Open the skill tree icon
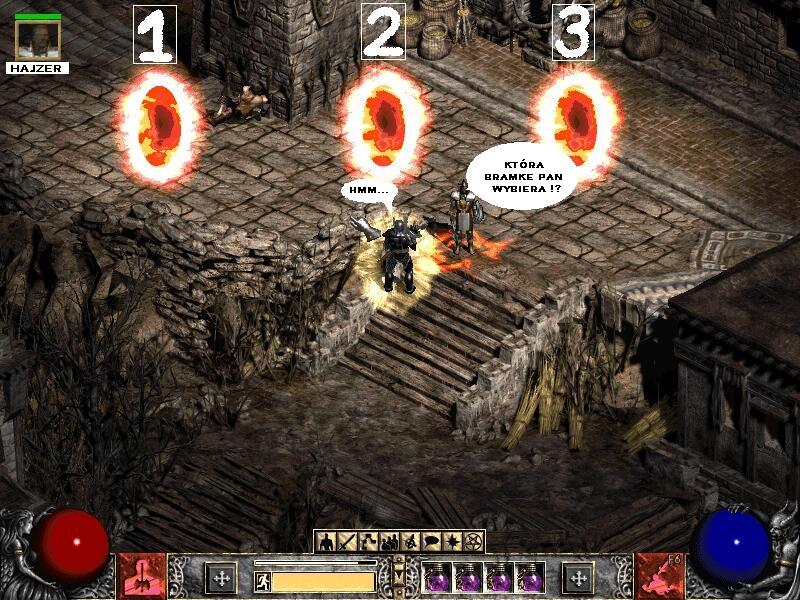This screenshot has height=600, width=800. [x=368, y=542]
